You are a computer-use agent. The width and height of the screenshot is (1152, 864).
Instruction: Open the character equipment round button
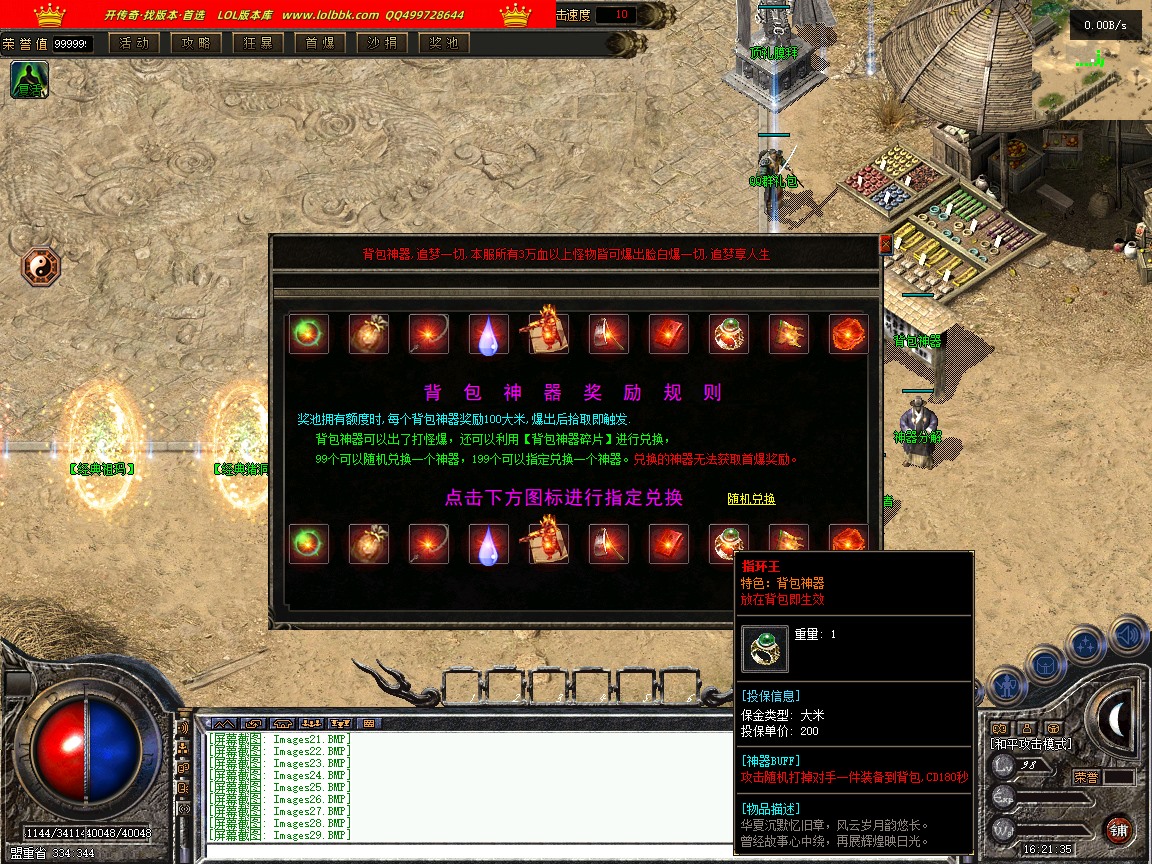(1006, 686)
